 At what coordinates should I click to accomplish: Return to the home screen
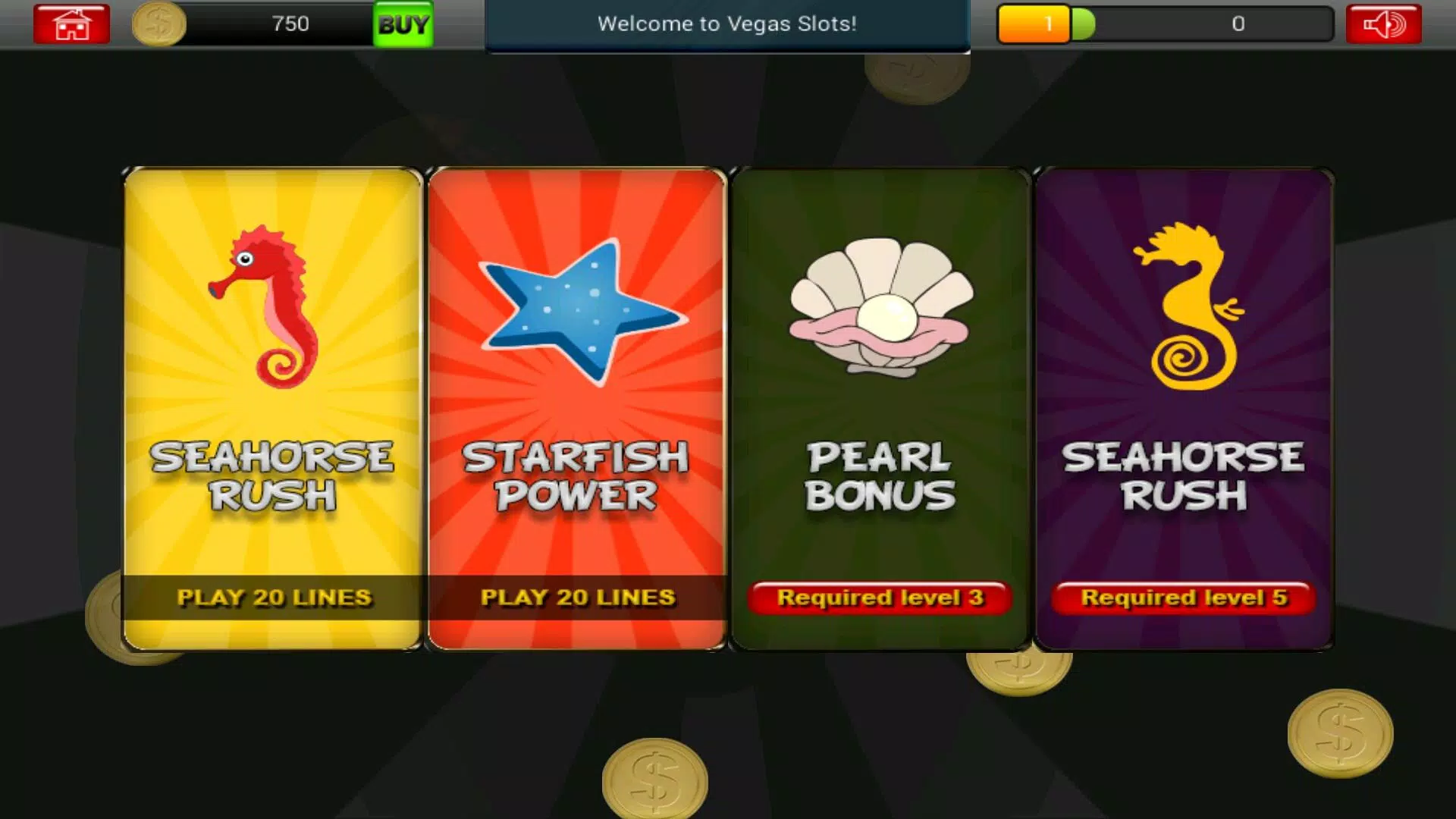71,24
